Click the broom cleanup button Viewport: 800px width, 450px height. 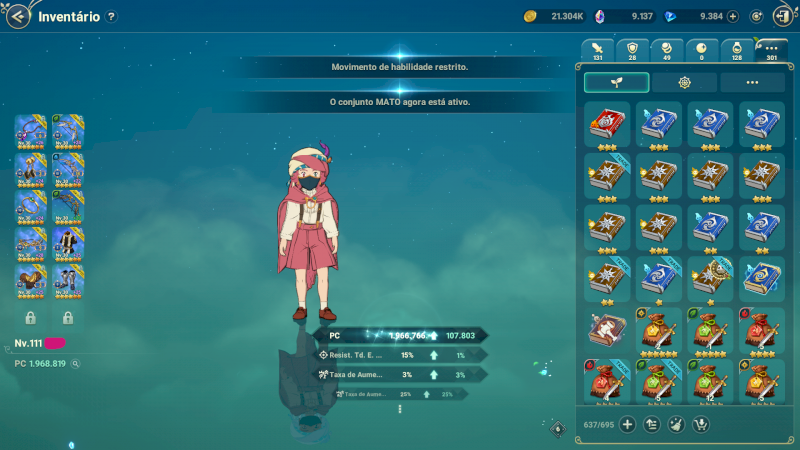pyautogui.click(x=677, y=424)
